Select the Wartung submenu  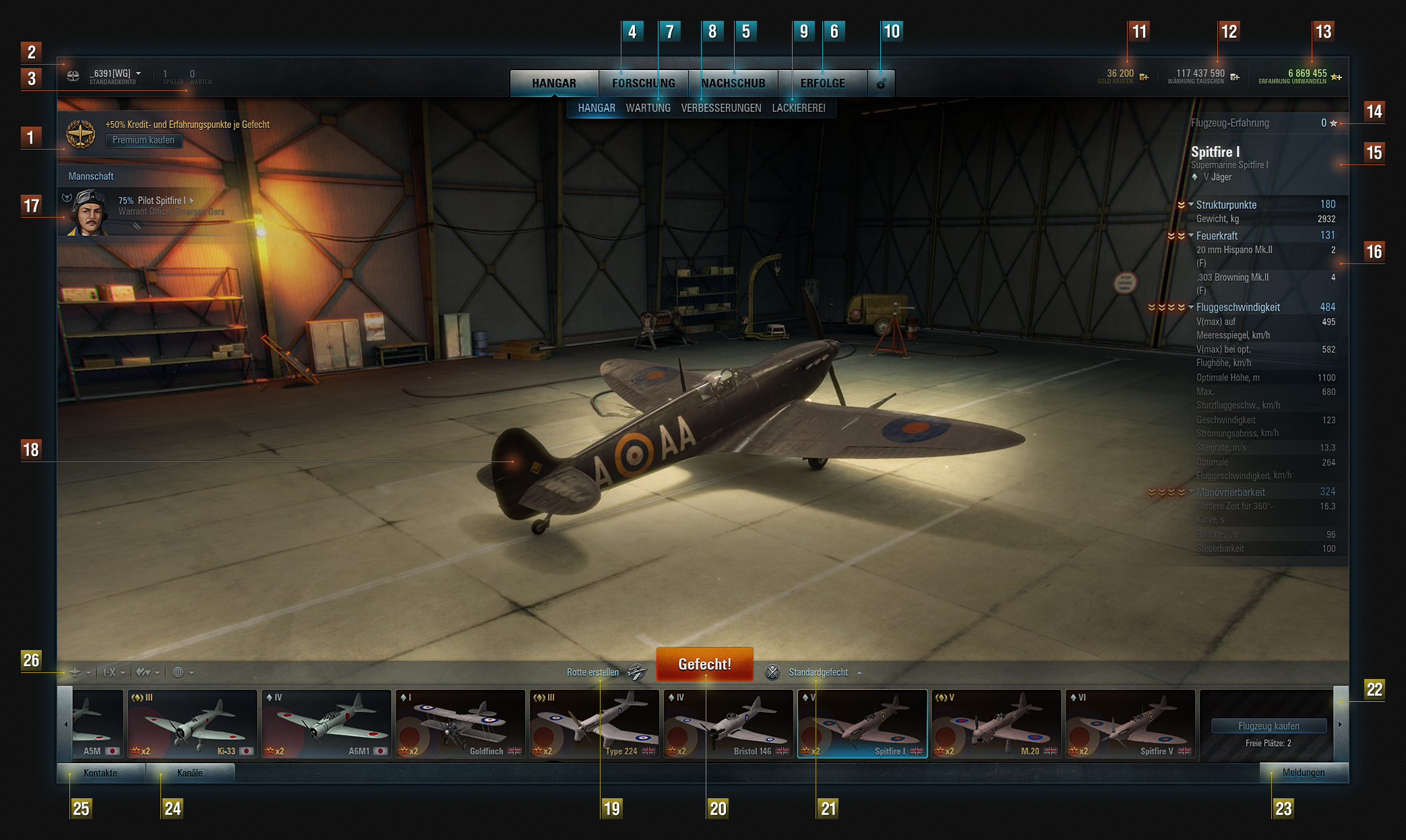click(x=648, y=108)
